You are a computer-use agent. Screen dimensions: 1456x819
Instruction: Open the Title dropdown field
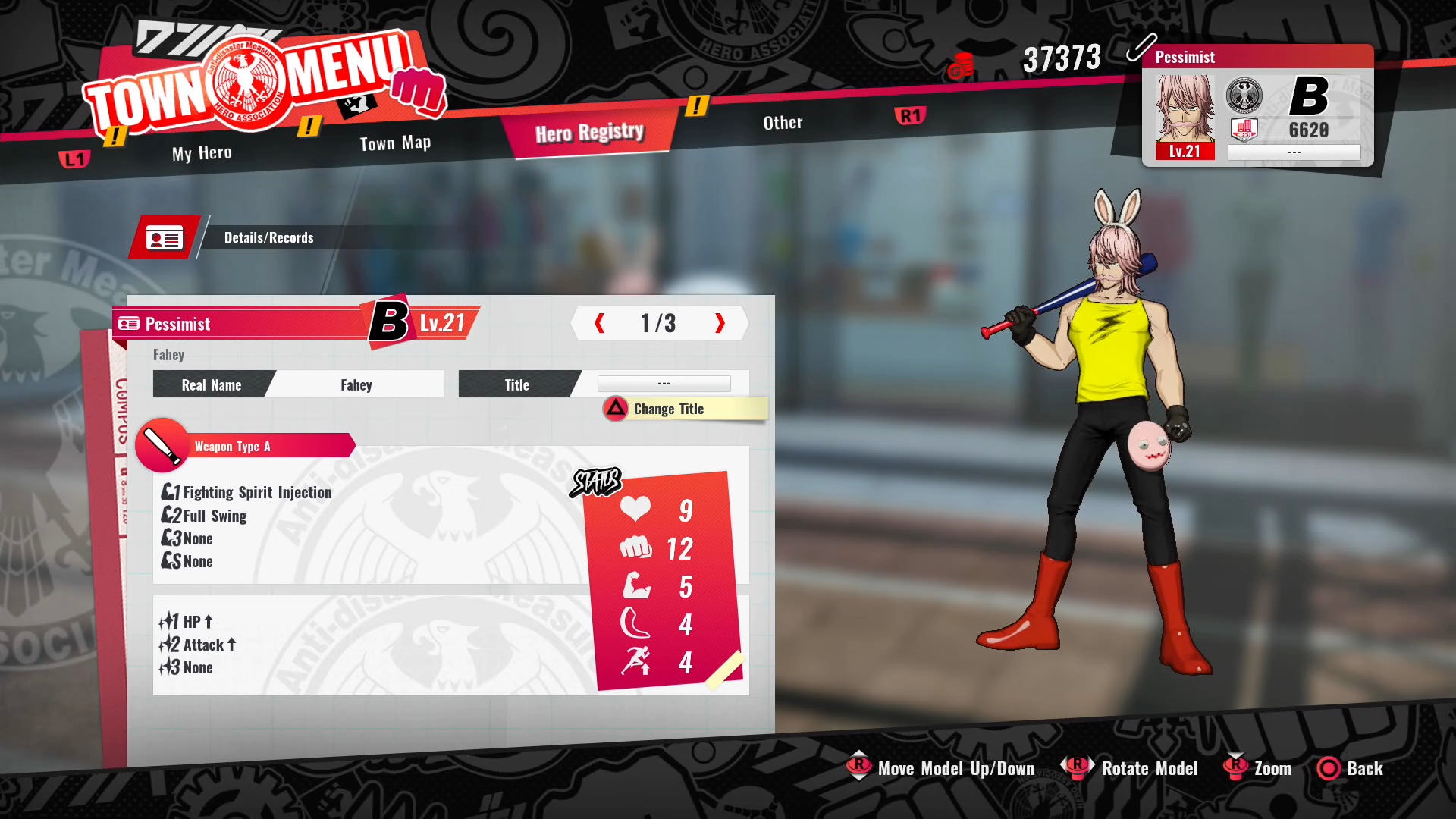coord(664,384)
